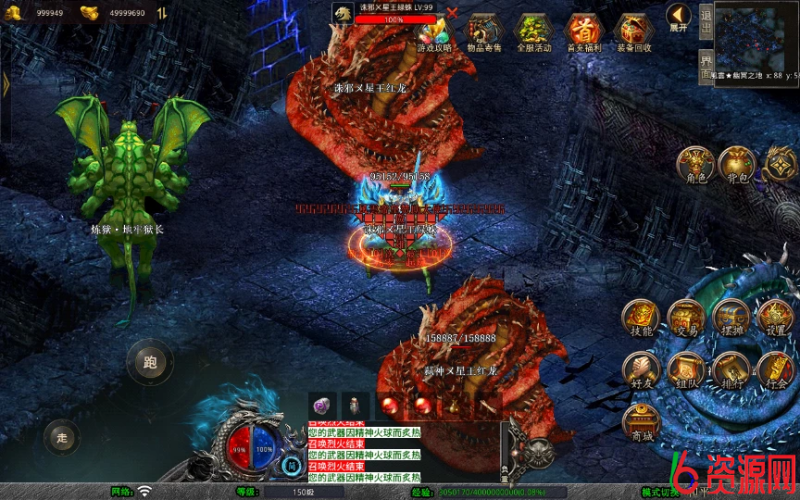Image resolution: width=800 pixels, height=500 pixels.
Task: Close the boss target frame with red X
Action: click(453, 13)
